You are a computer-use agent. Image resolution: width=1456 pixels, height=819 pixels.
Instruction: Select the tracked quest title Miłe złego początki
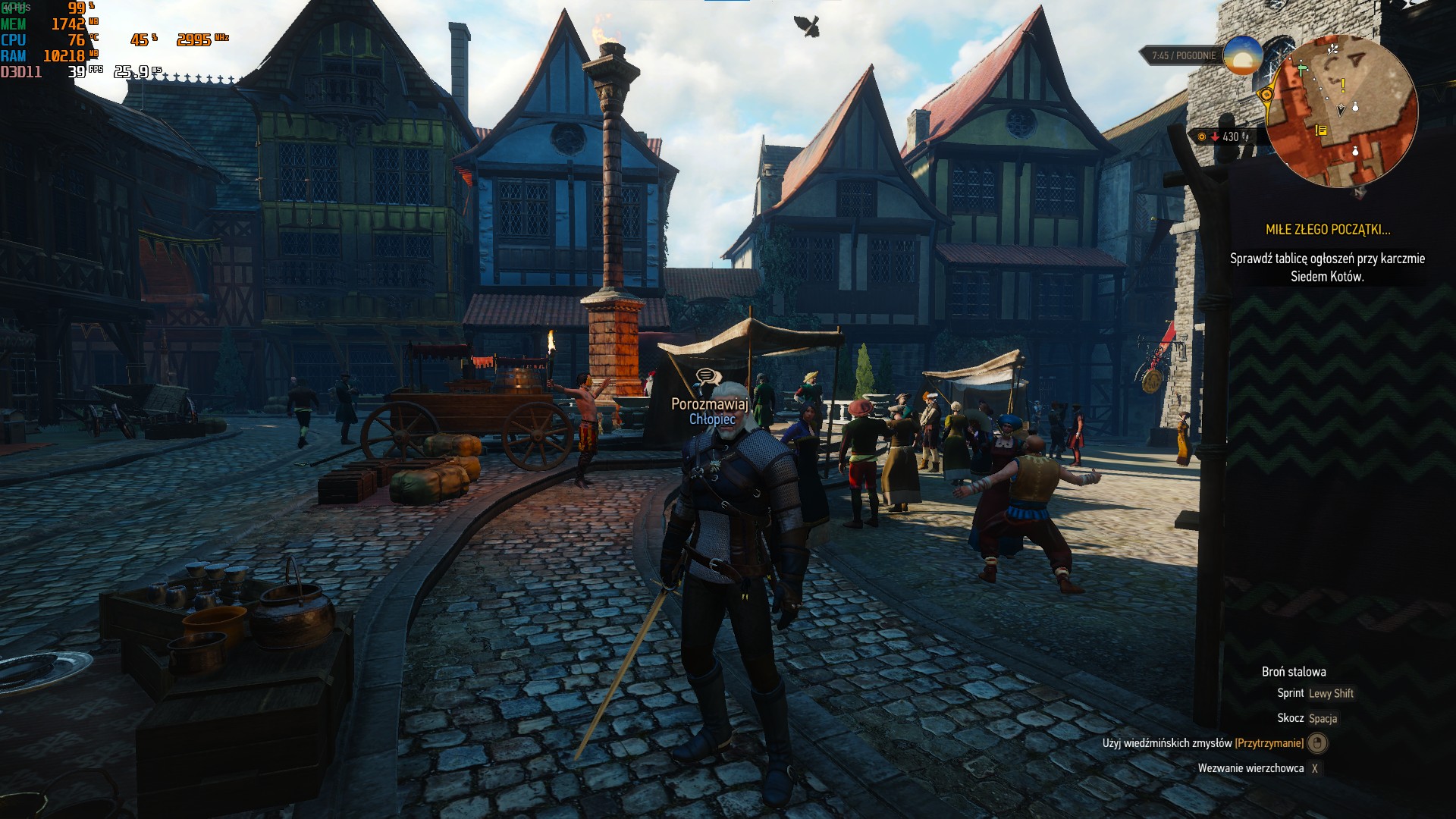1328,230
